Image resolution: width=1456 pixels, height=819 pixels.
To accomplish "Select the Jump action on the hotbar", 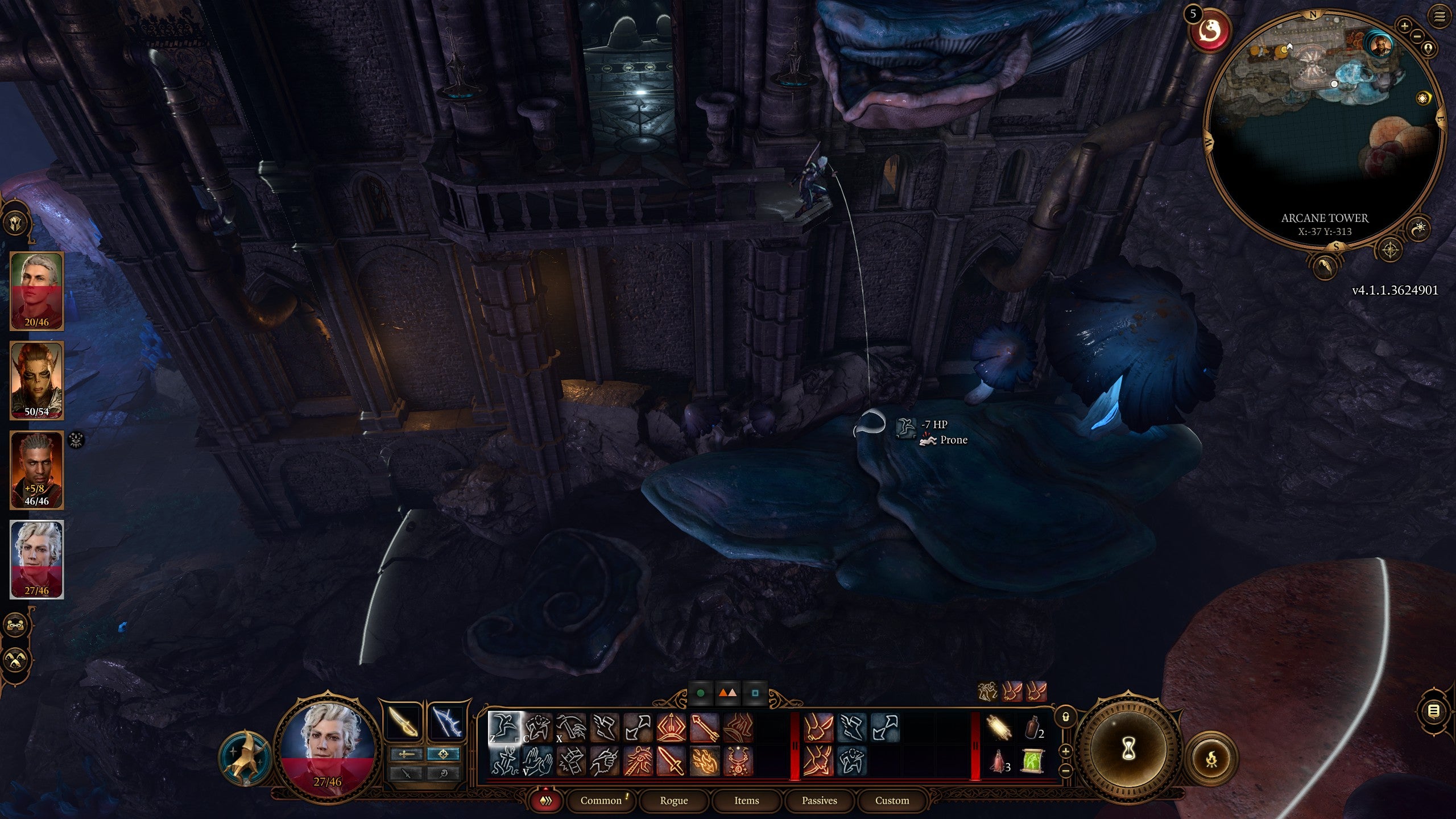I will pos(504,727).
